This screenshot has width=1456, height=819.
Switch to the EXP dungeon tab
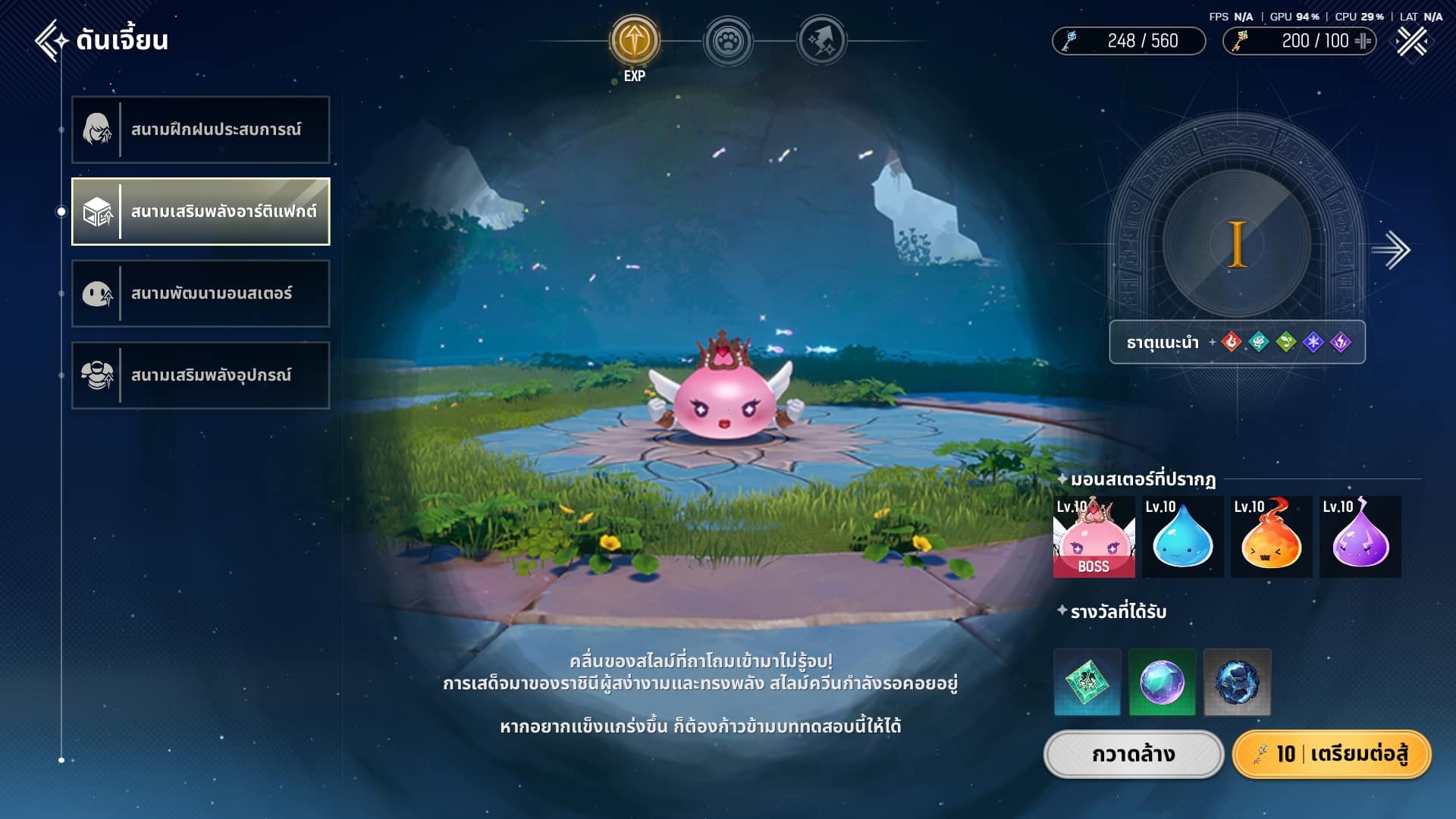coord(635,41)
